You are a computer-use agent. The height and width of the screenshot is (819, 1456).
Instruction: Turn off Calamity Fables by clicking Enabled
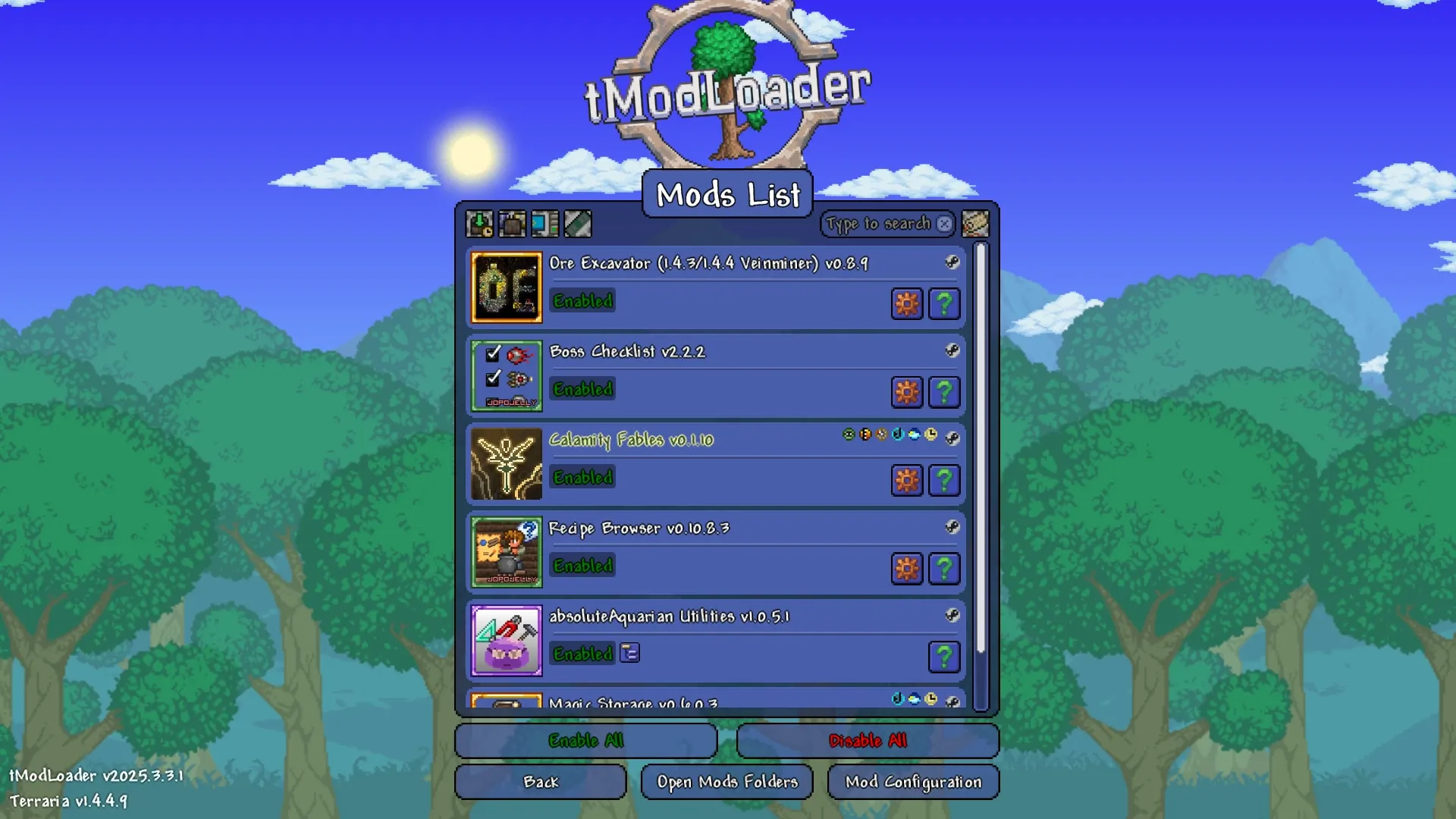coord(582,478)
